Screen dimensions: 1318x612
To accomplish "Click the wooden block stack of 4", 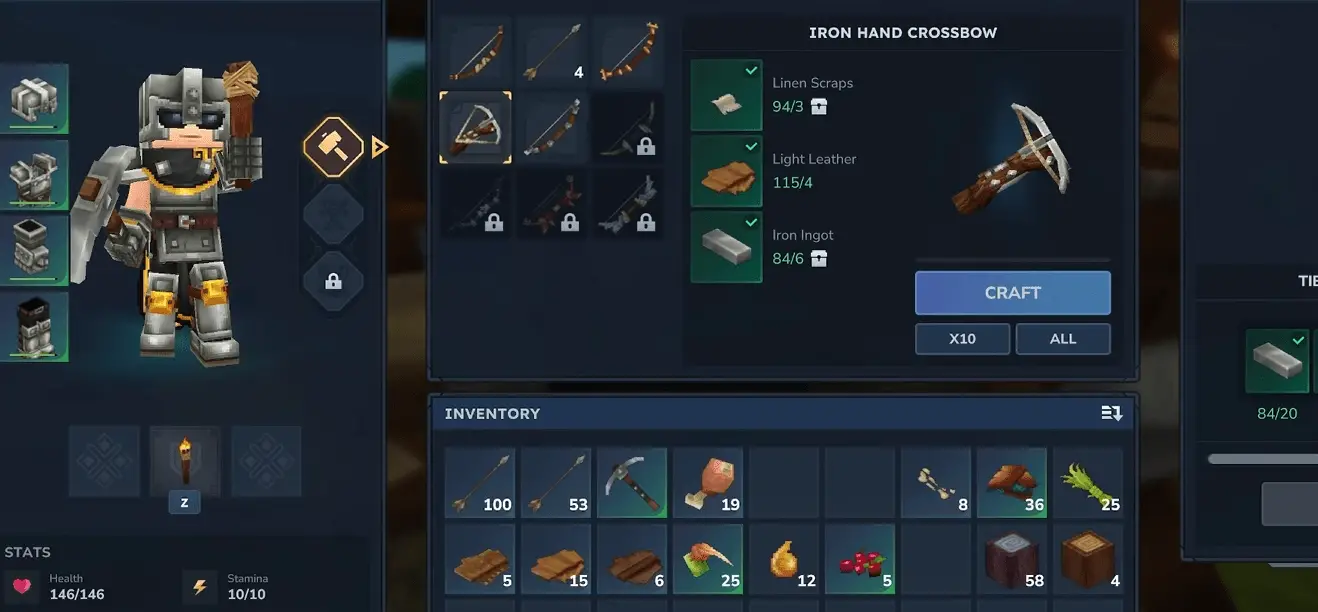I will pyautogui.click(x=1088, y=558).
